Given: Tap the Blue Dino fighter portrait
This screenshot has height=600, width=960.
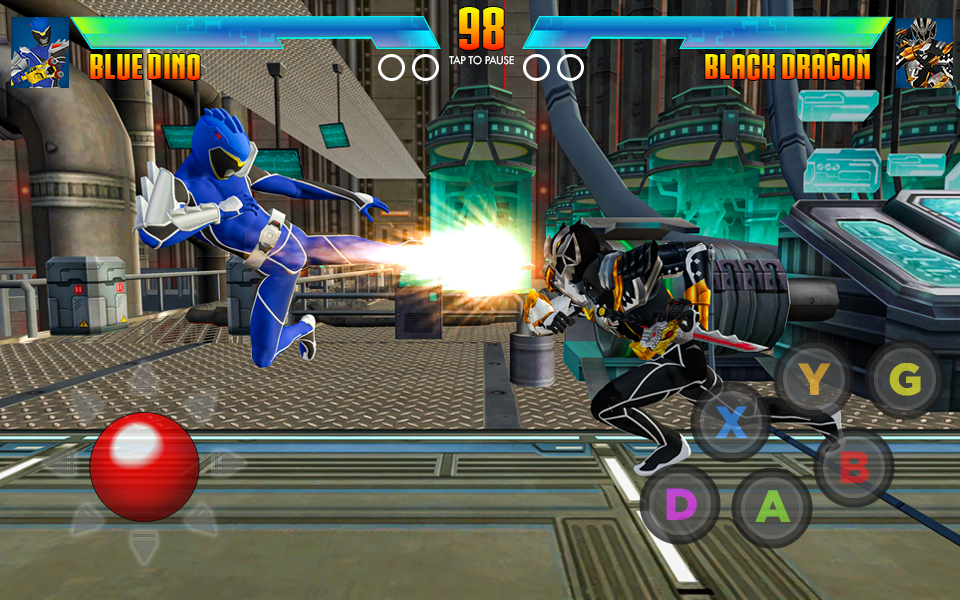Looking at the screenshot, I should coord(40,53).
